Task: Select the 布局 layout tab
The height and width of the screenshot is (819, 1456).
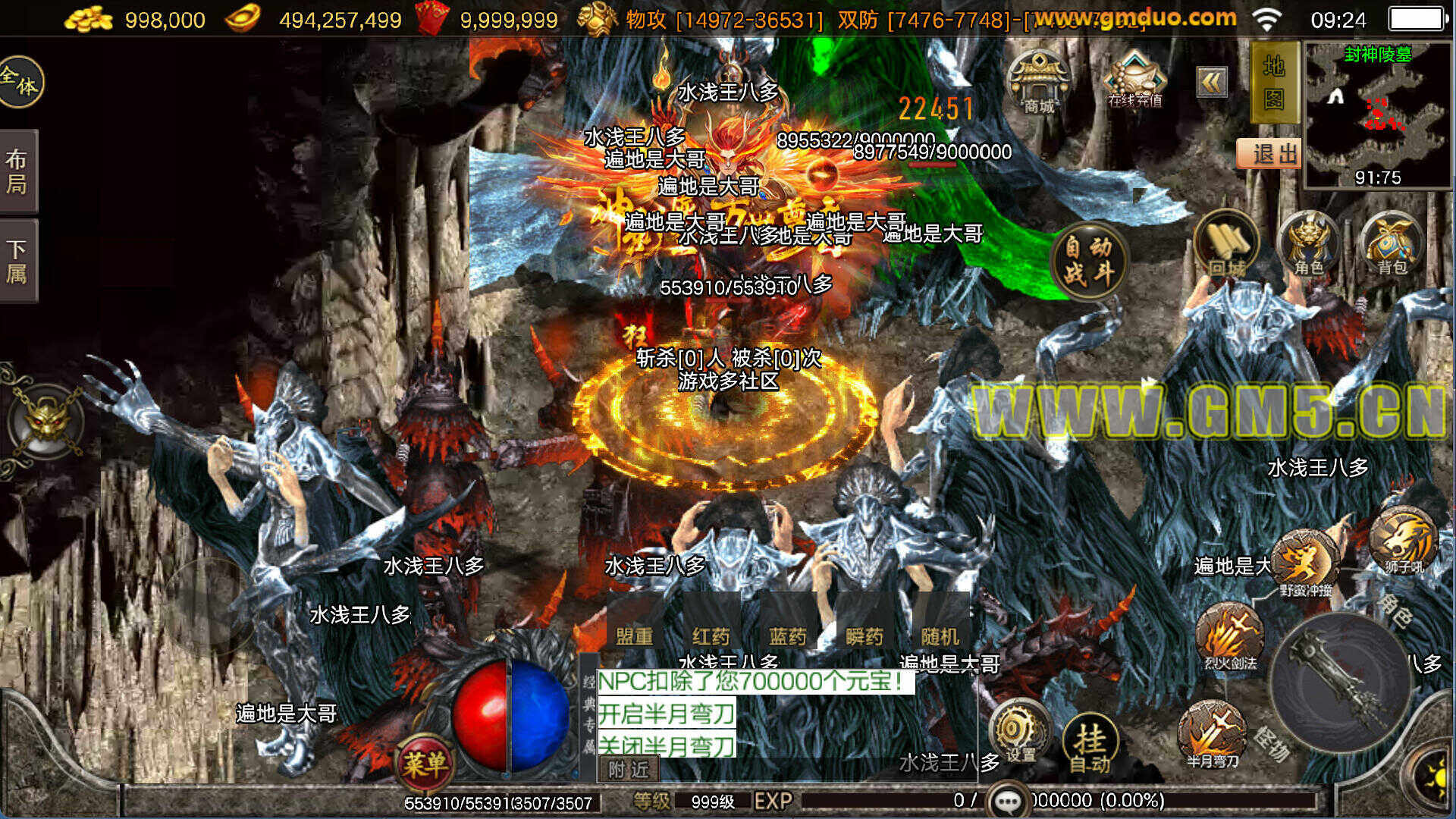Action: click(17, 171)
